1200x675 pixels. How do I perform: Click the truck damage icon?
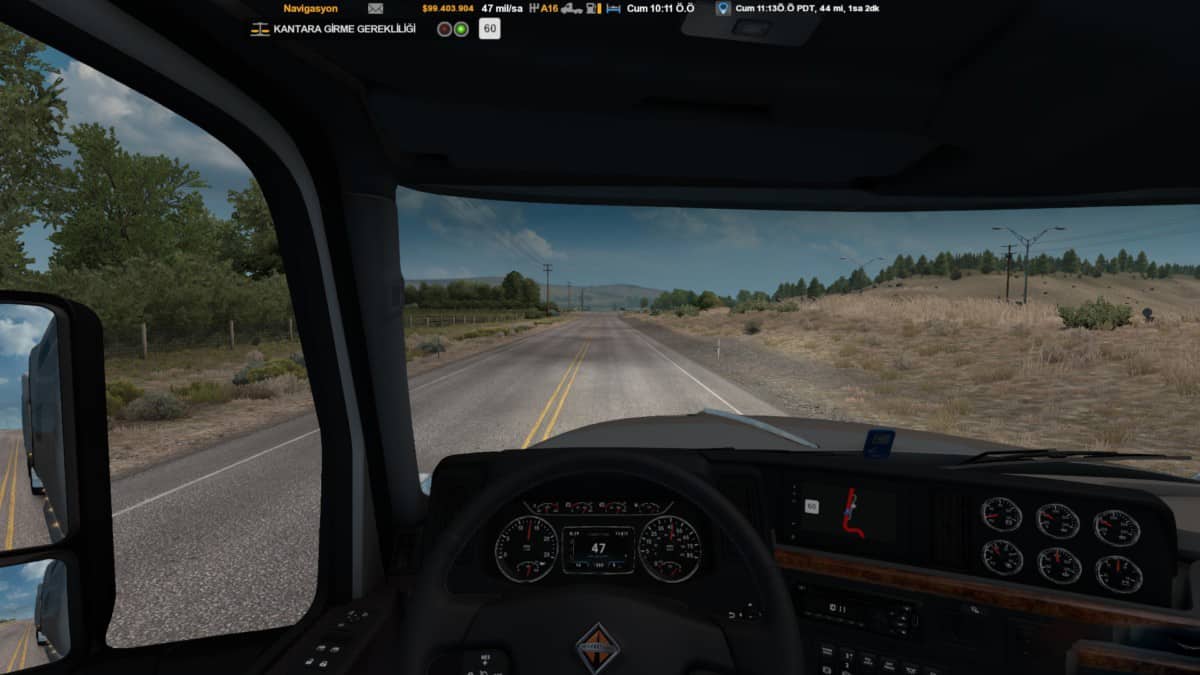click(571, 8)
